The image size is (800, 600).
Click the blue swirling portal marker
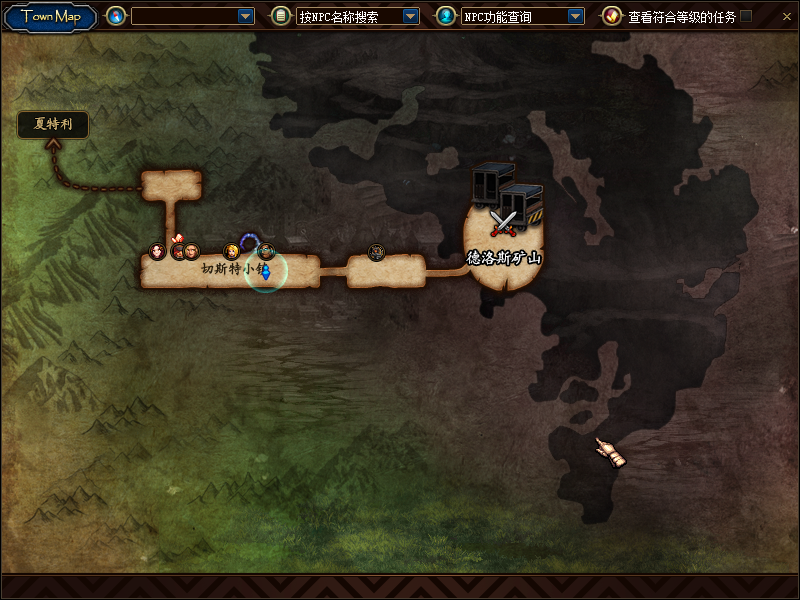249,241
